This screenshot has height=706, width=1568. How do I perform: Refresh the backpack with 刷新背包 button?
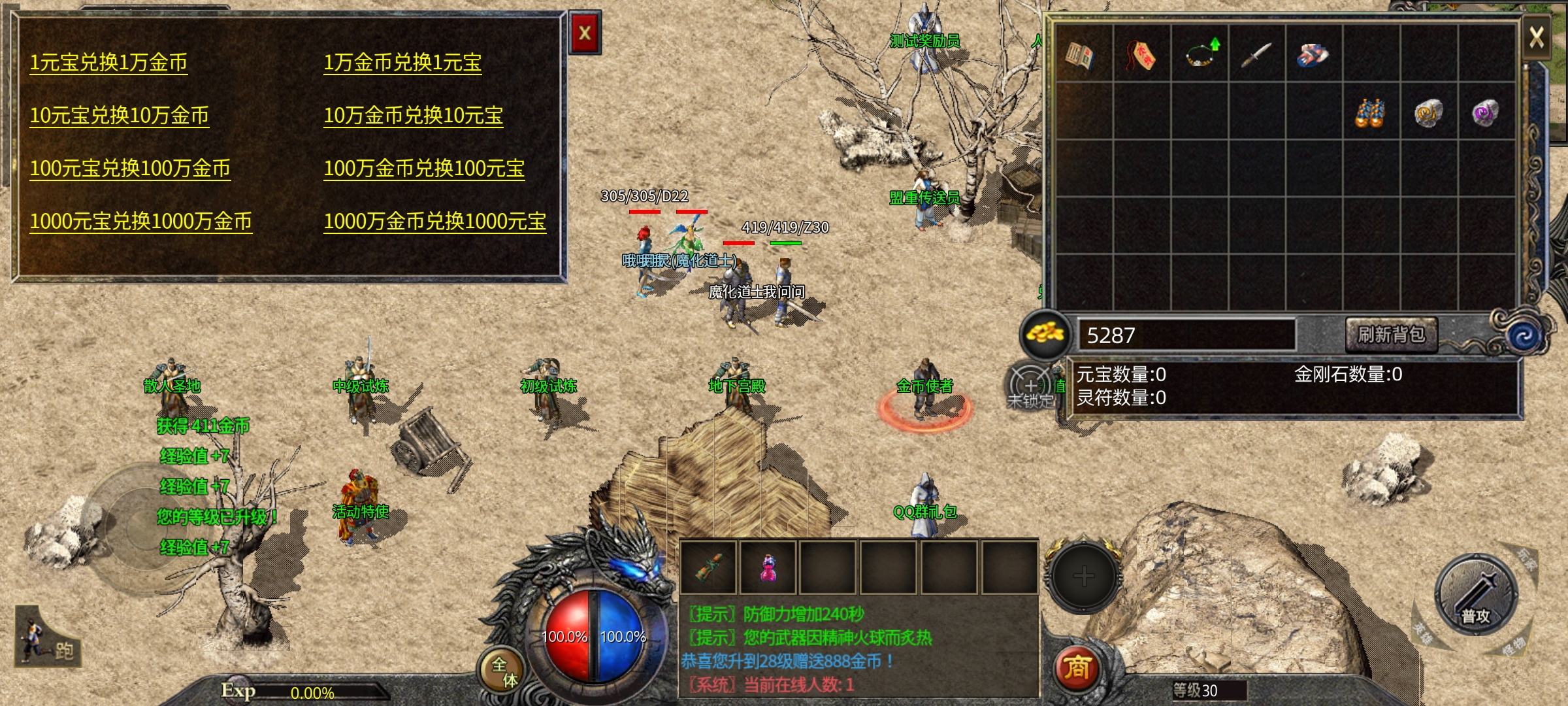click(1391, 335)
